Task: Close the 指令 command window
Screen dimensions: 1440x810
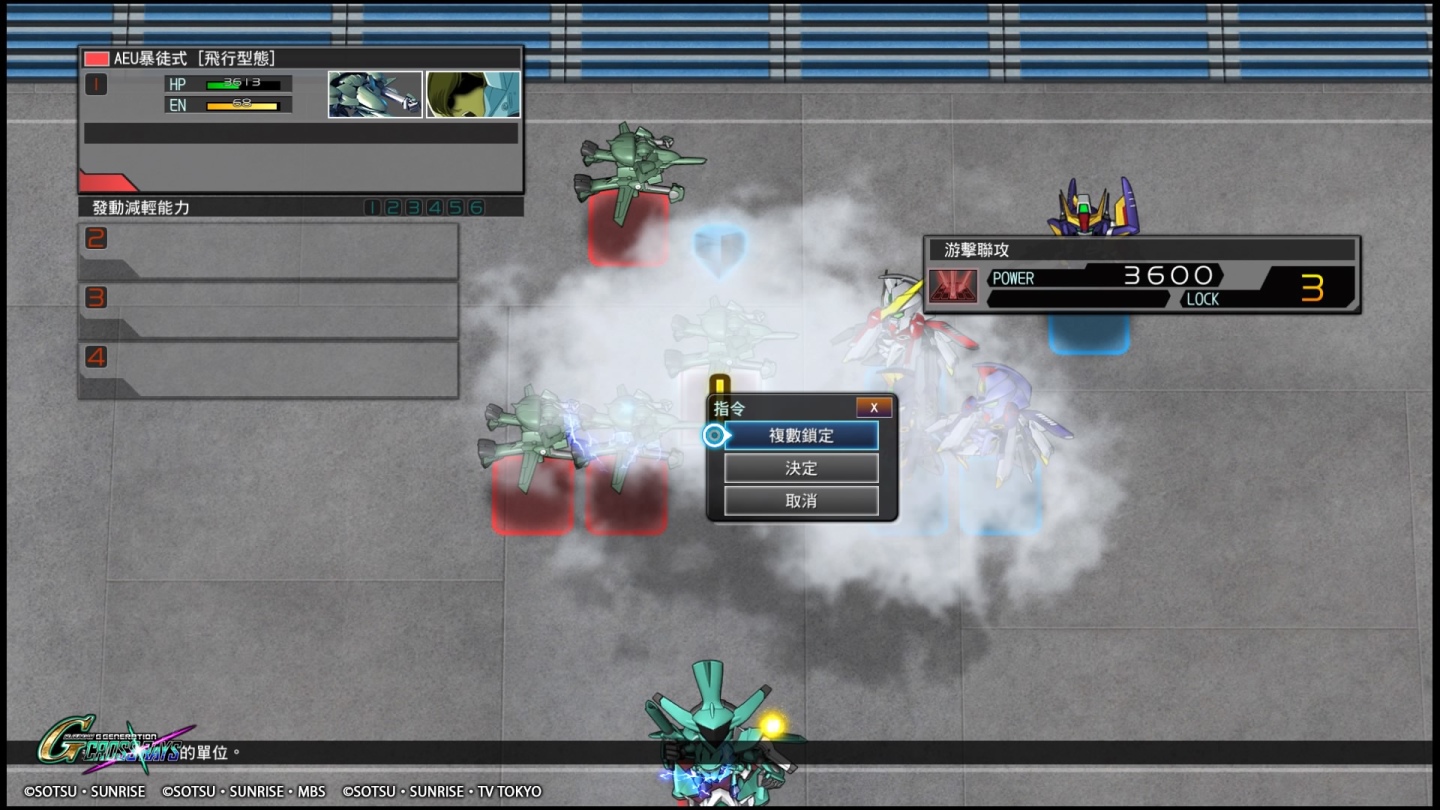Action: [x=873, y=407]
